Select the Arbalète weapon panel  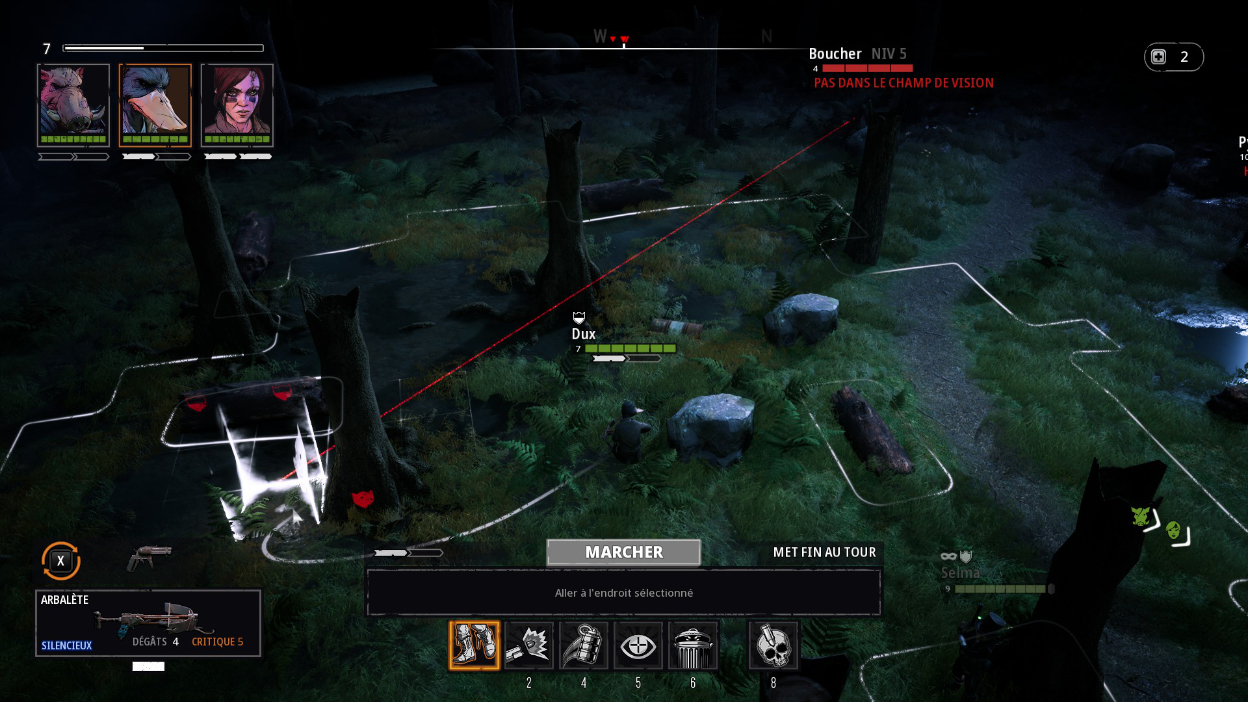pos(148,623)
